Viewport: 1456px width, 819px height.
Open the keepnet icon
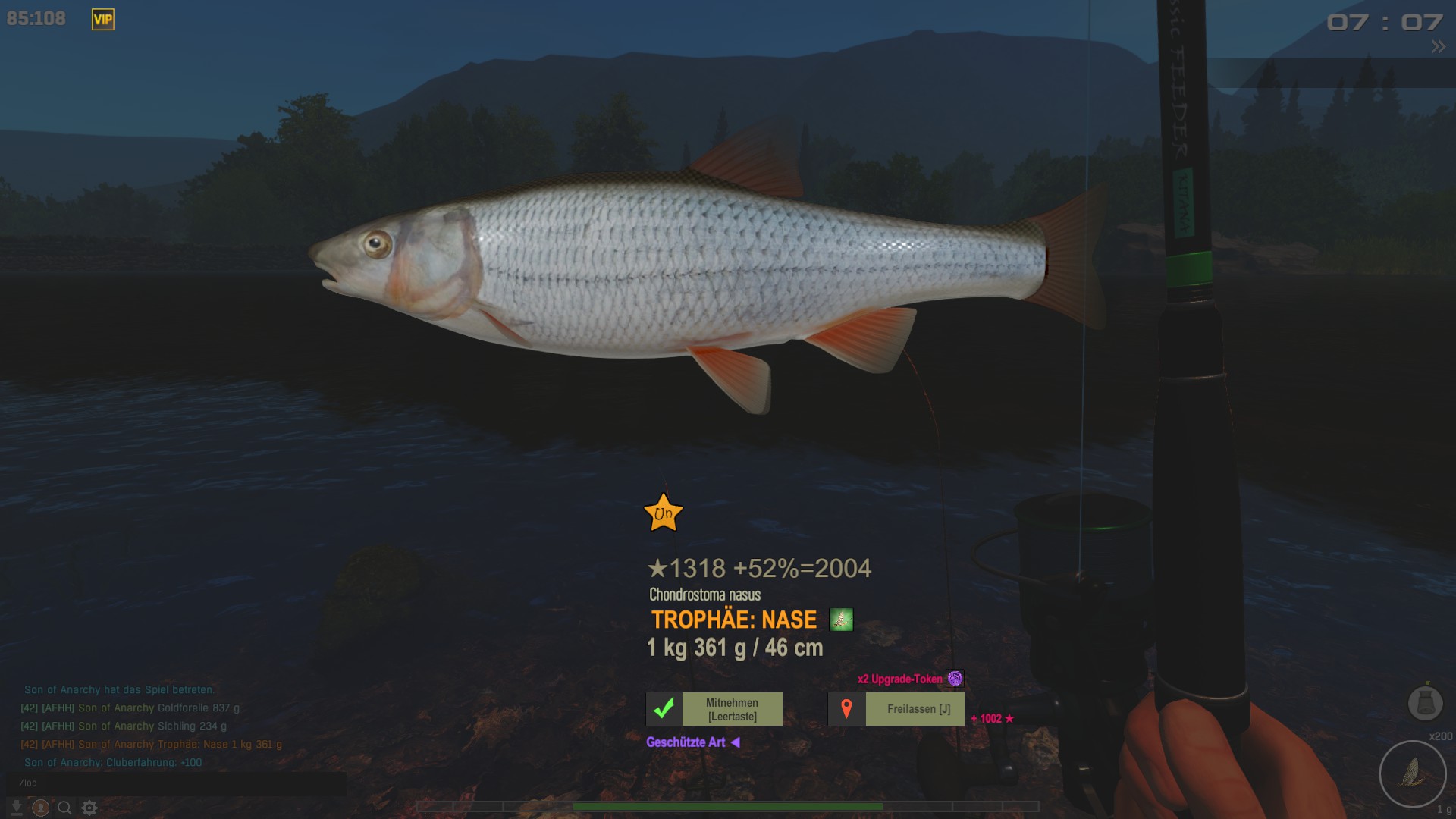[x=1425, y=703]
